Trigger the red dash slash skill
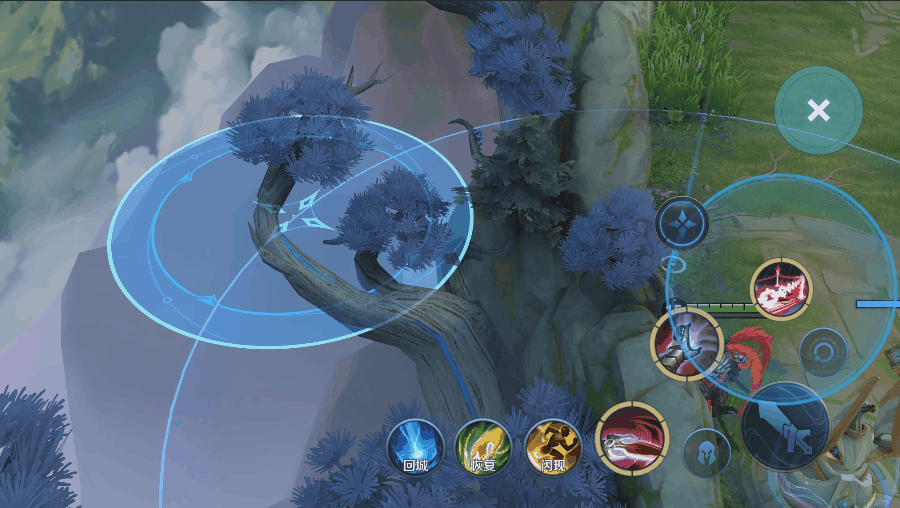The height and width of the screenshot is (508, 900). (632, 438)
